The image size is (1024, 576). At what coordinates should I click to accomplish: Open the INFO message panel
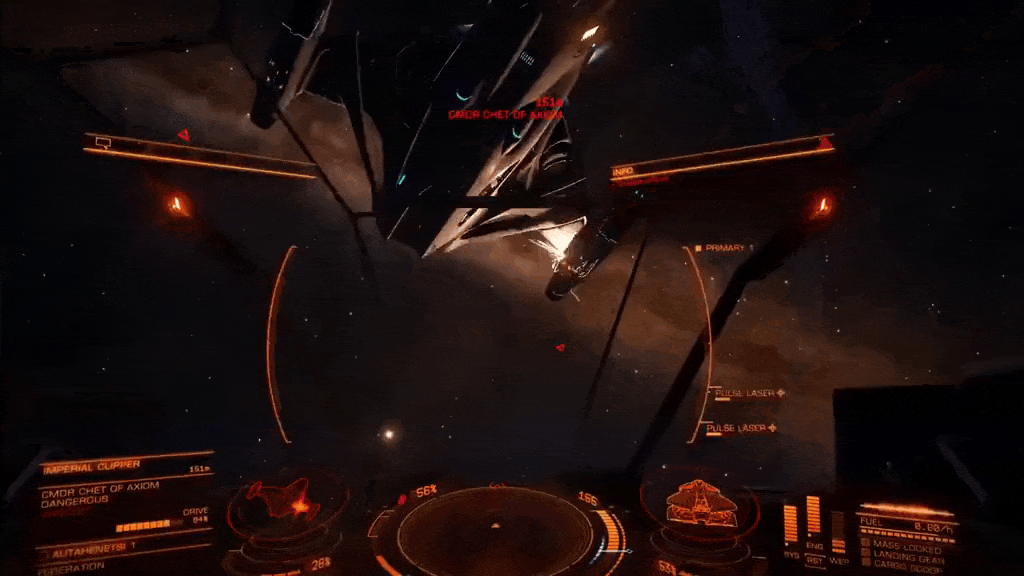[623, 172]
